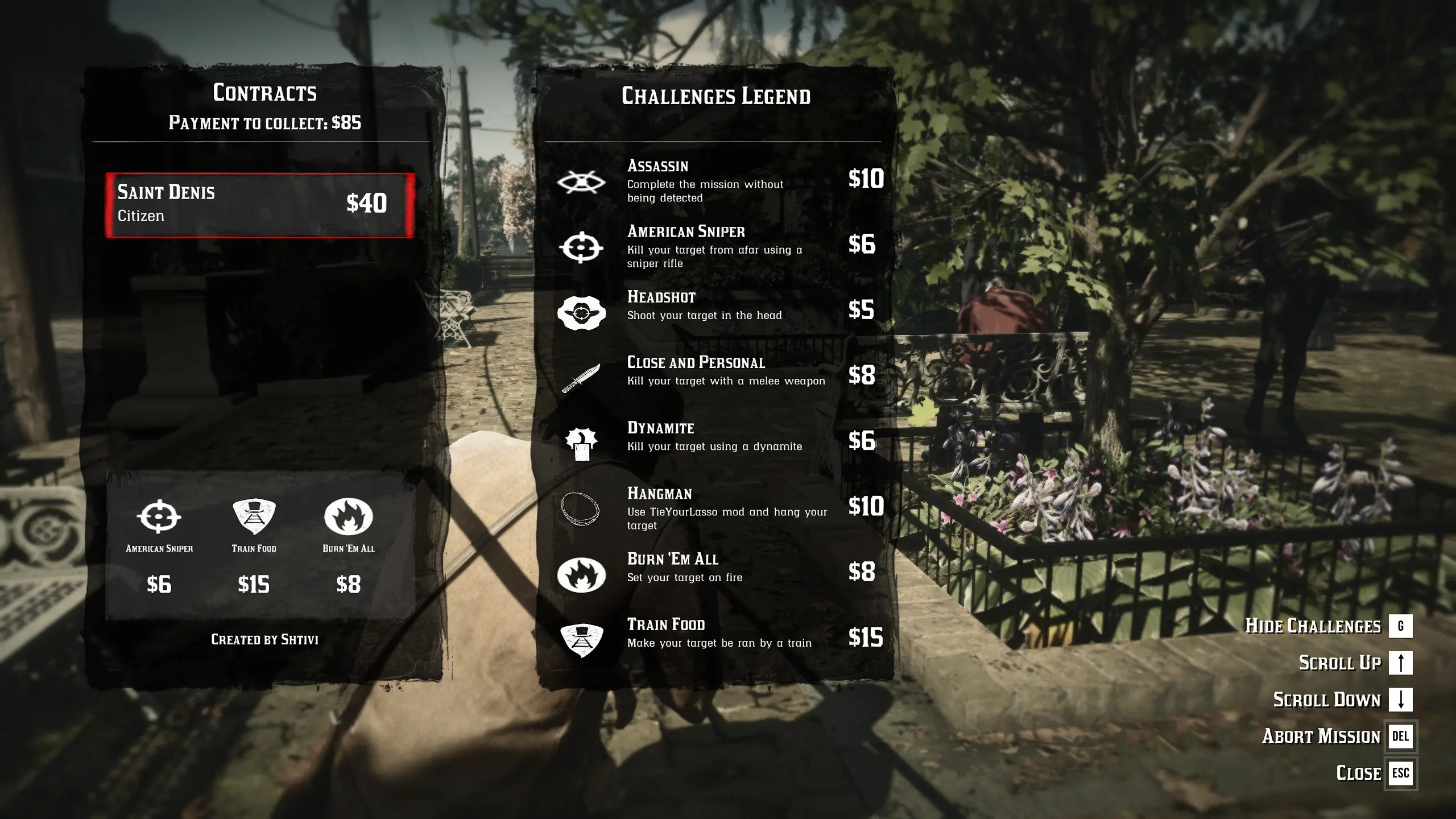Screen dimensions: 1456x819
Task: Select the Assassin entry in Challenges Legend
Action: click(x=717, y=181)
